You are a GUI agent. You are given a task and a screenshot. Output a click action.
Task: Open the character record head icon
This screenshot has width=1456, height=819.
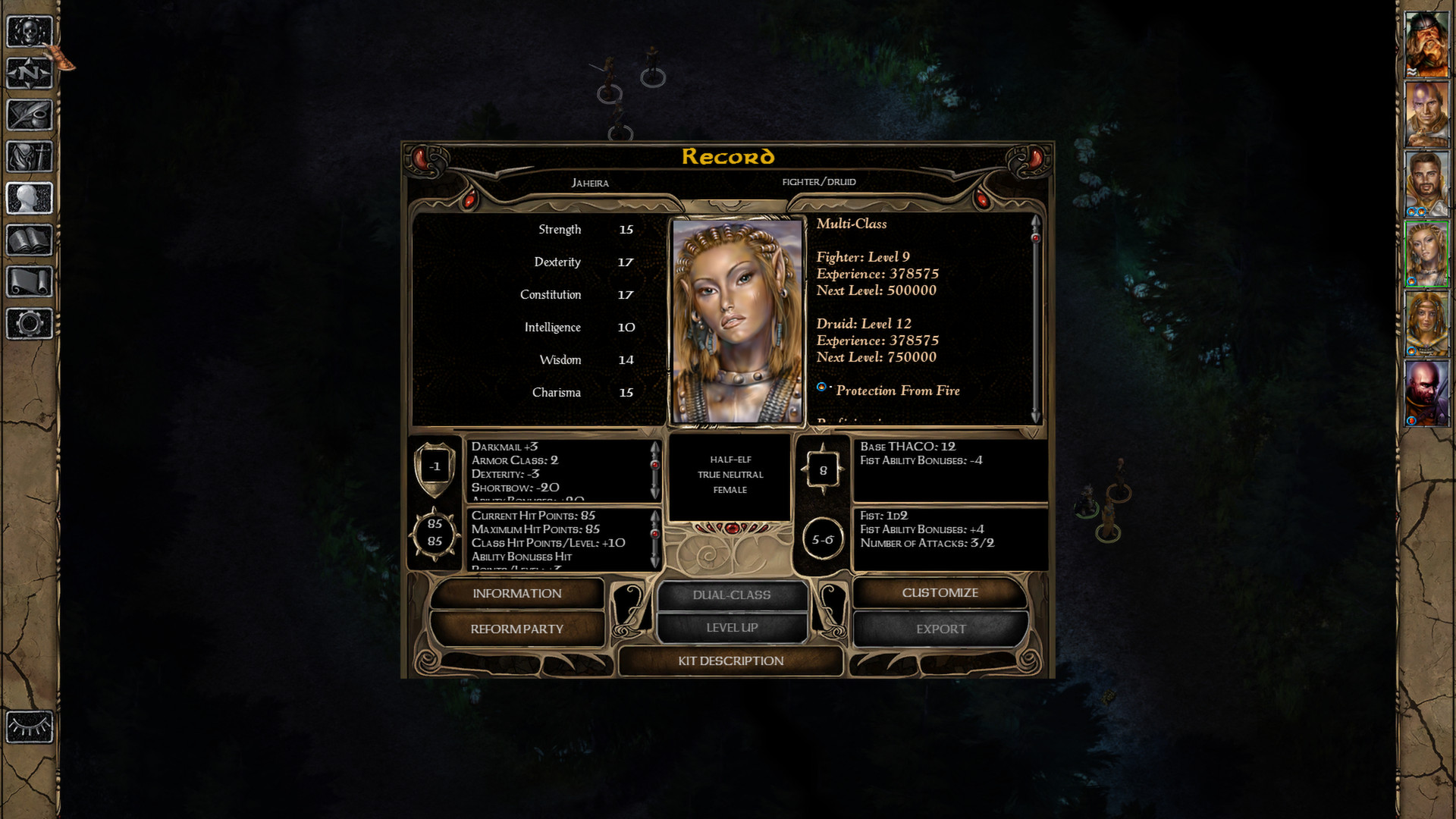[29, 199]
